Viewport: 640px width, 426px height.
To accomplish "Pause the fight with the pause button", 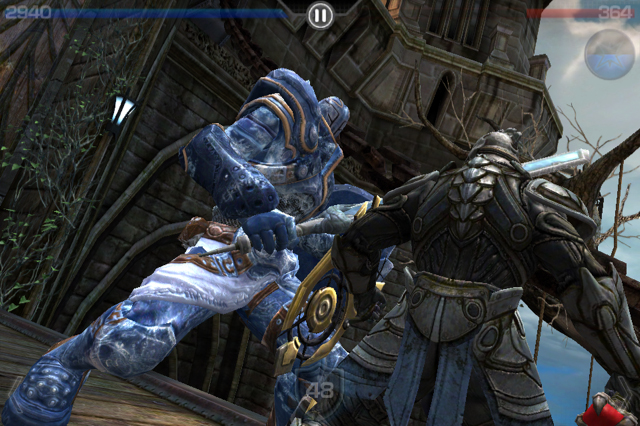I will pyautogui.click(x=319, y=15).
